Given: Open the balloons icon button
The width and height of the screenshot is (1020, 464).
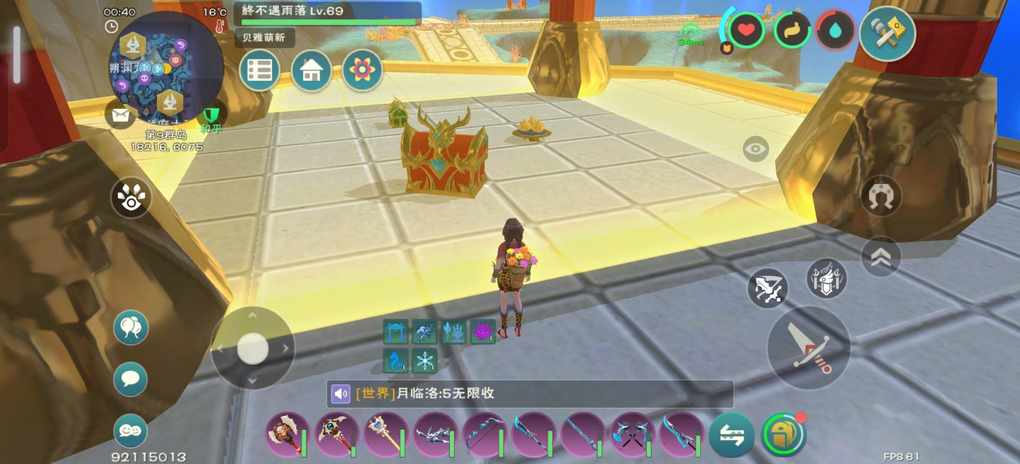Looking at the screenshot, I should click(130, 327).
